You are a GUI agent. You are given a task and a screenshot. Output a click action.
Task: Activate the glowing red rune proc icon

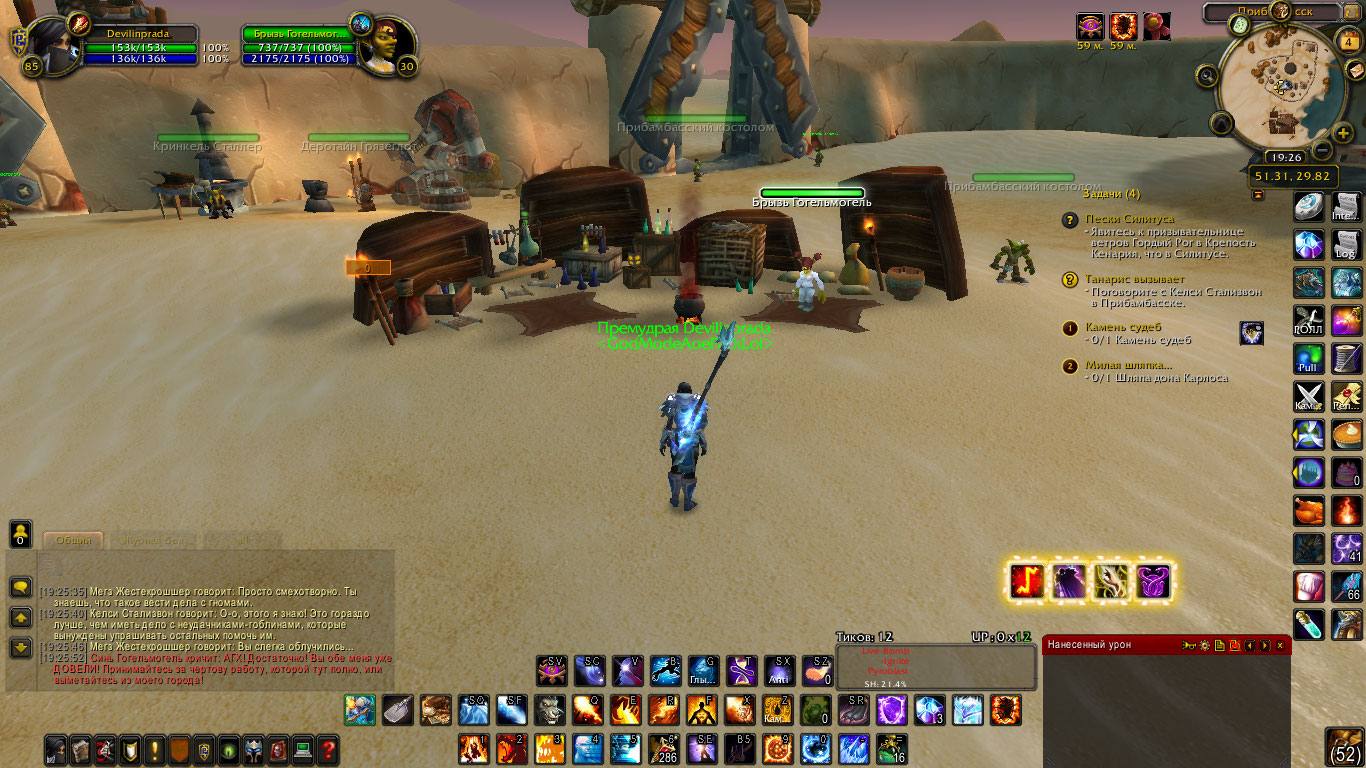coord(1027,580)
